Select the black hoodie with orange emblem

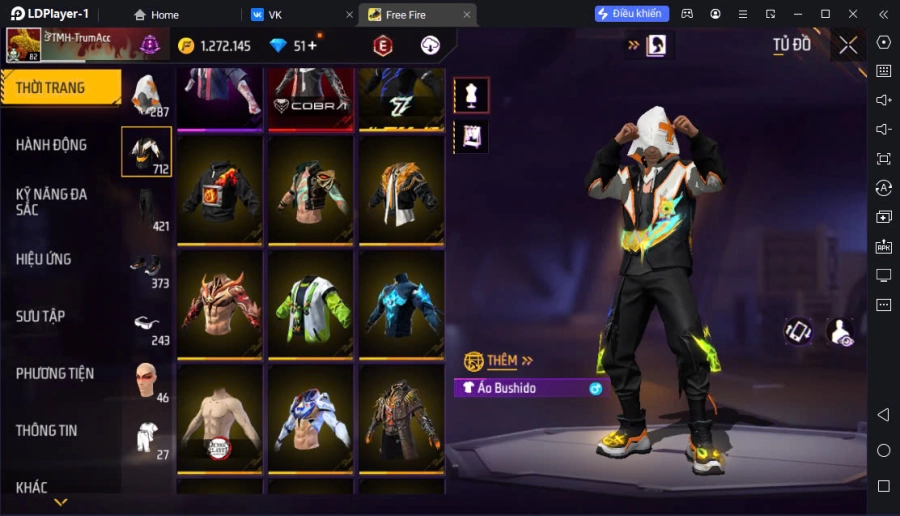pos(220,189)
